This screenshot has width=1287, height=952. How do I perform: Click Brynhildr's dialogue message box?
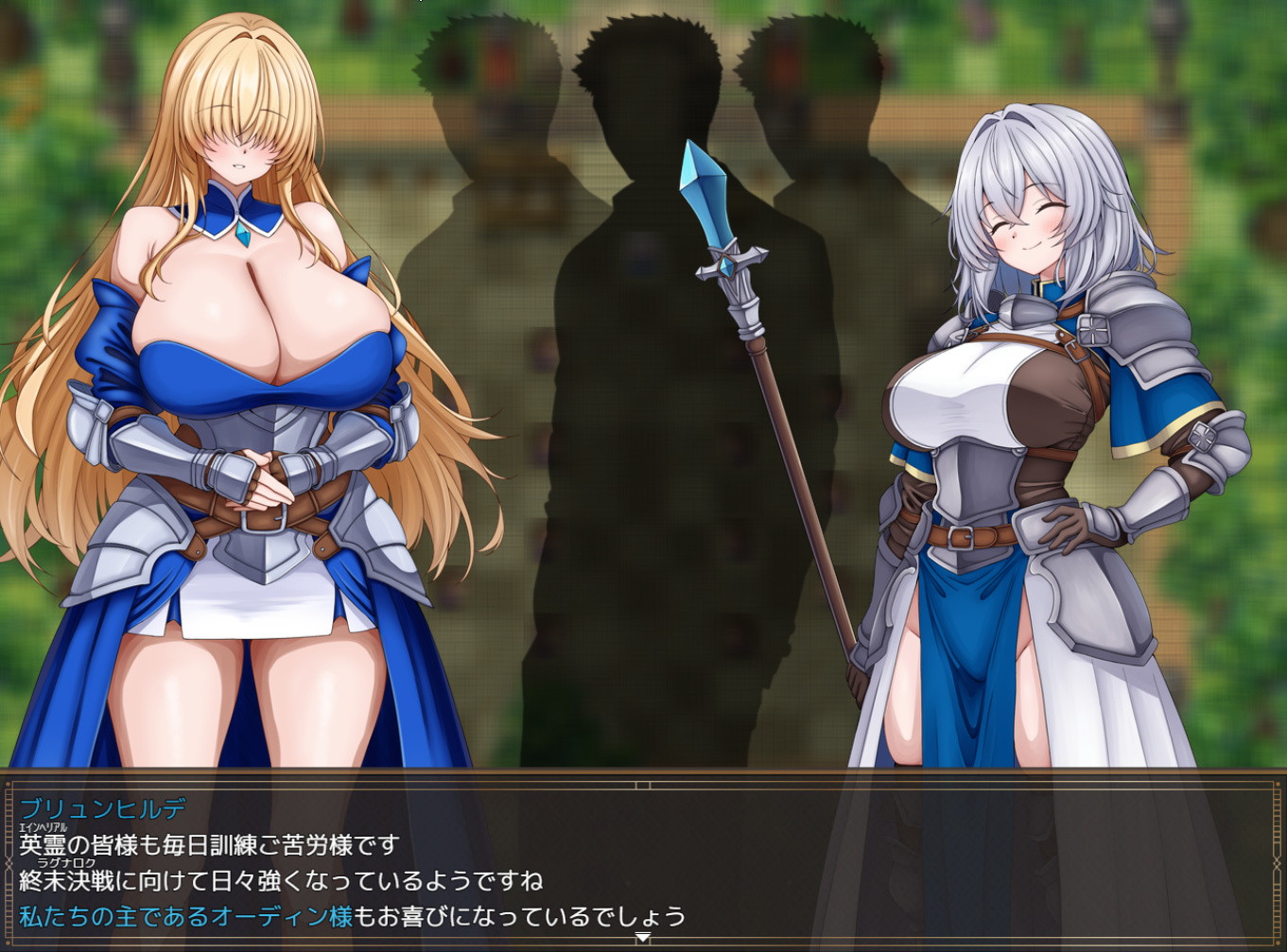[x=643, y=860]
